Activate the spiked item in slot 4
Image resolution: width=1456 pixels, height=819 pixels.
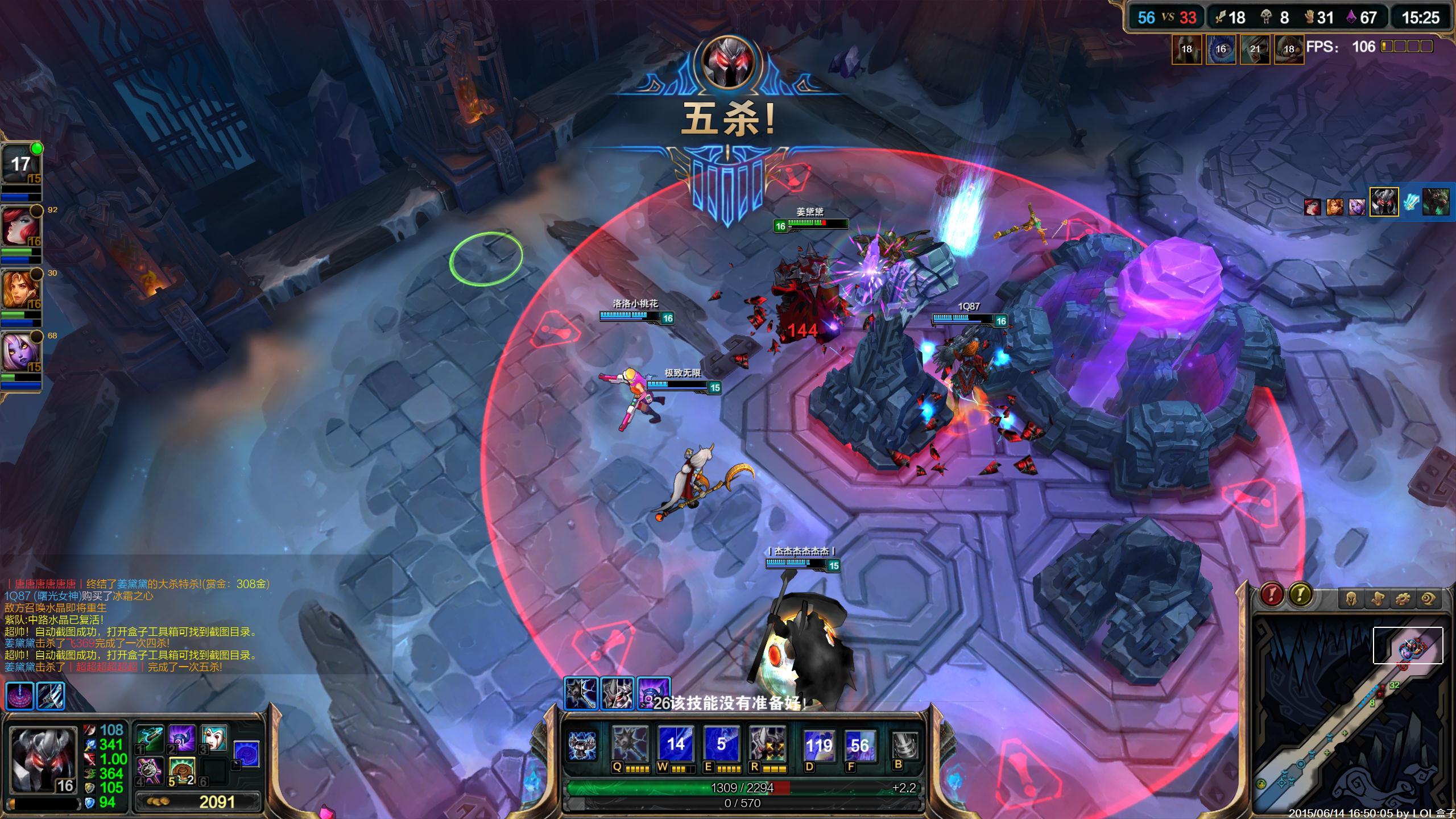tap(150, 771)
